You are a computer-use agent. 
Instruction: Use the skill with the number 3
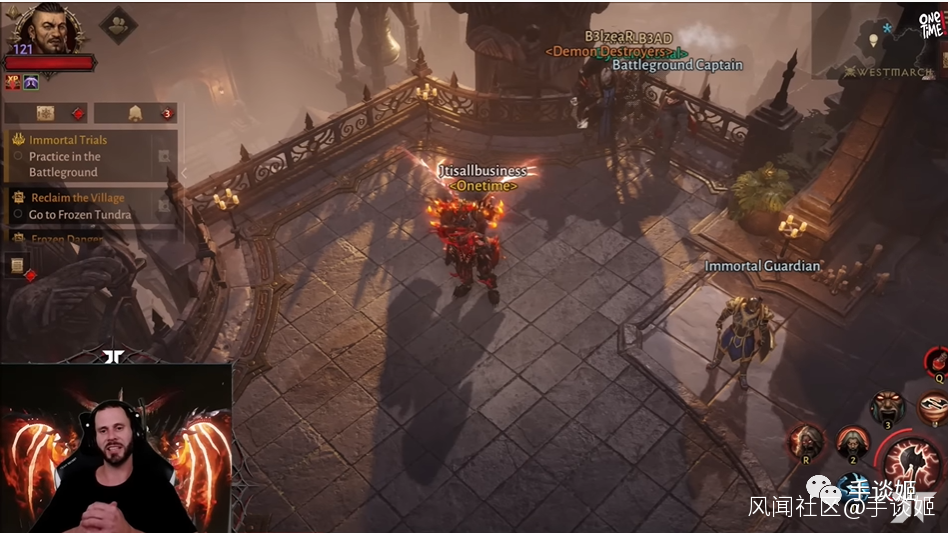coord(886,407)
